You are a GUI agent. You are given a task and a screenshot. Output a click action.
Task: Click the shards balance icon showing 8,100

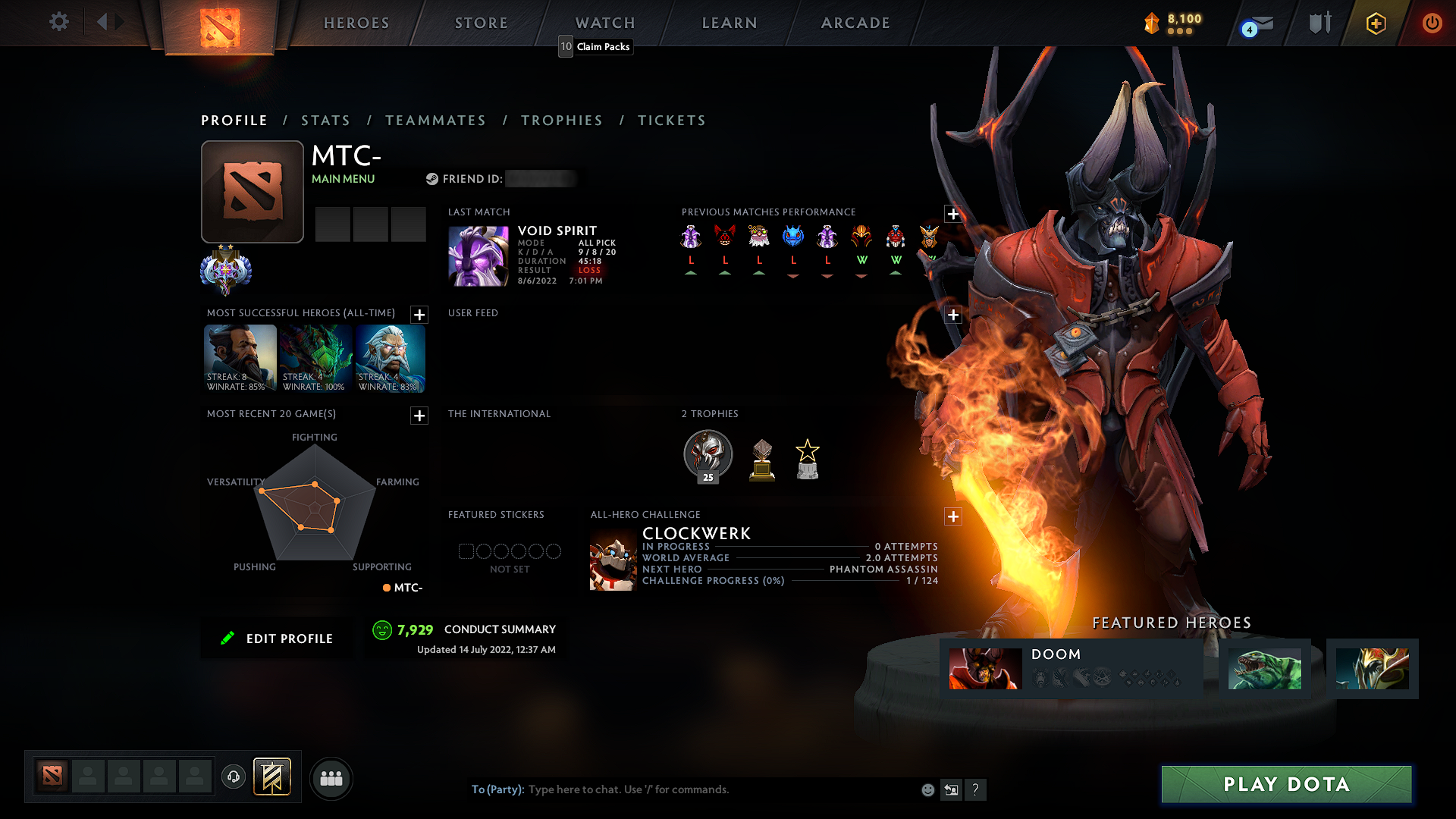click(x=1150, y=23)
